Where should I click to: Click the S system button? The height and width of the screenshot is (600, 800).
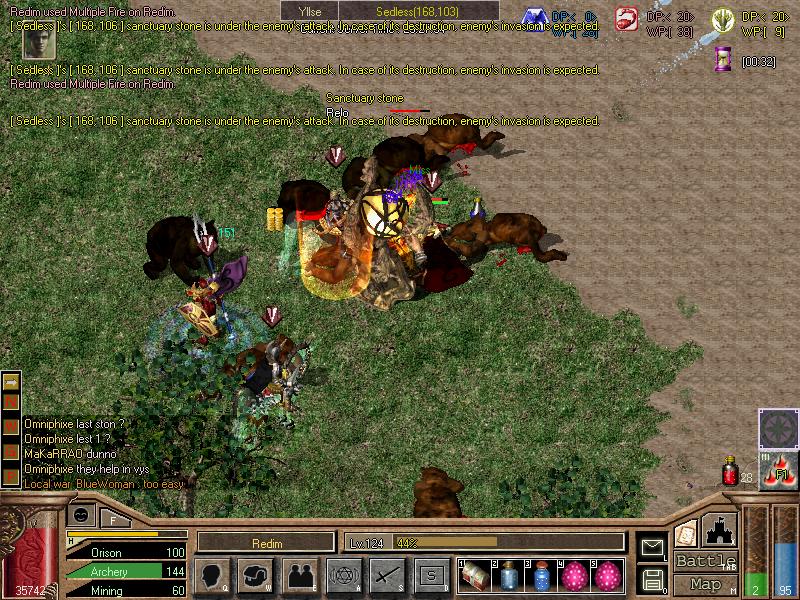tap(431, 576)
